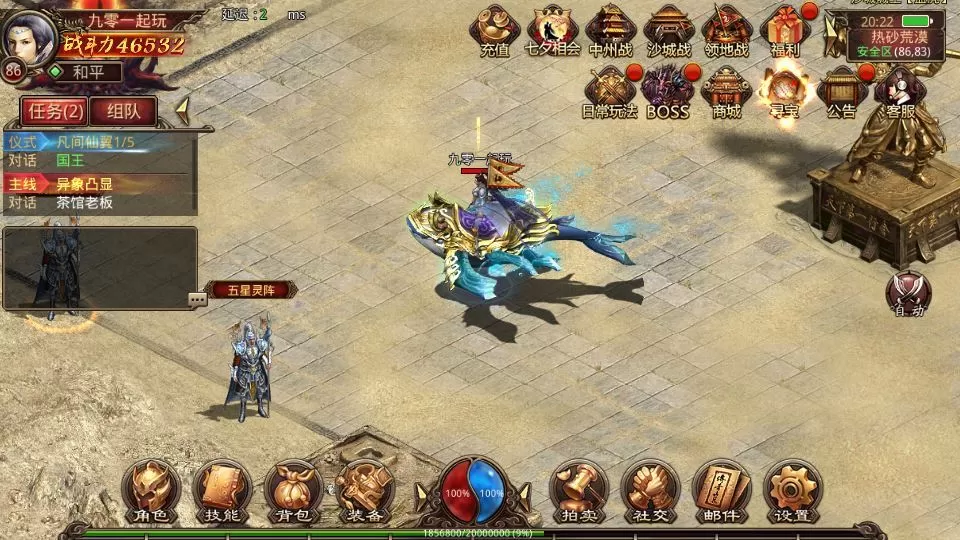Viewport: 960px width, 540px height.
Task: Start 寻宝 treasure hunt
Action: pyautogui.click(x=784, y=91)
